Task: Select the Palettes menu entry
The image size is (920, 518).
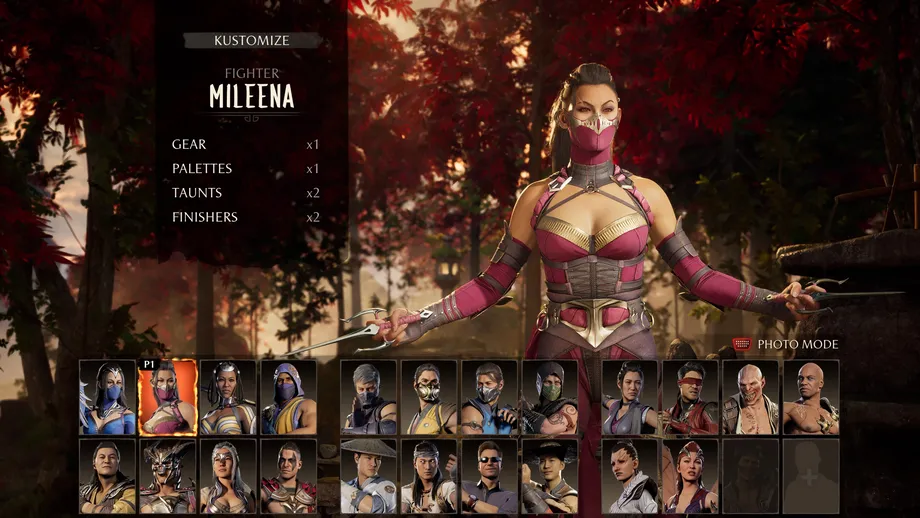Action: pyautogui.click(x=202, y=169)
